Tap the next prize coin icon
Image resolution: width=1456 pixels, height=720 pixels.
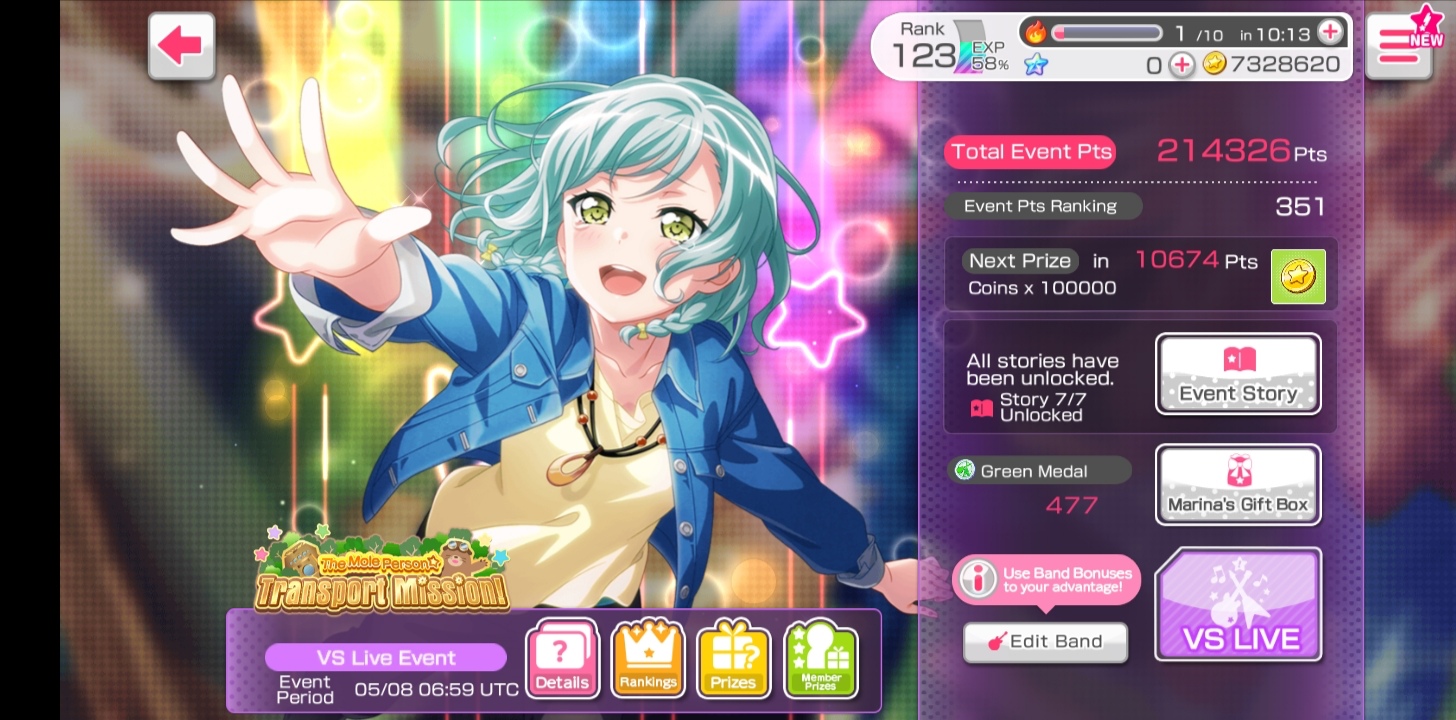(1298, 276)
